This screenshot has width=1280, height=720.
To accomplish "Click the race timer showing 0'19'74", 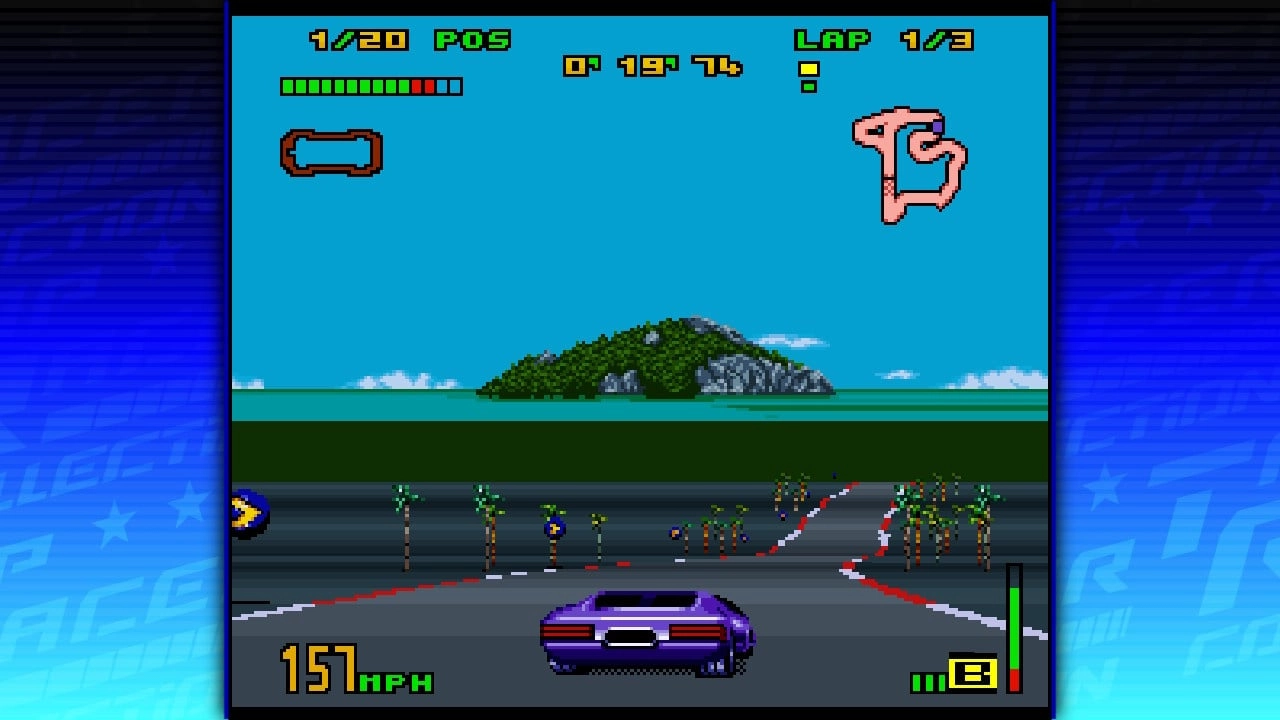I will (x=655, y=65).
